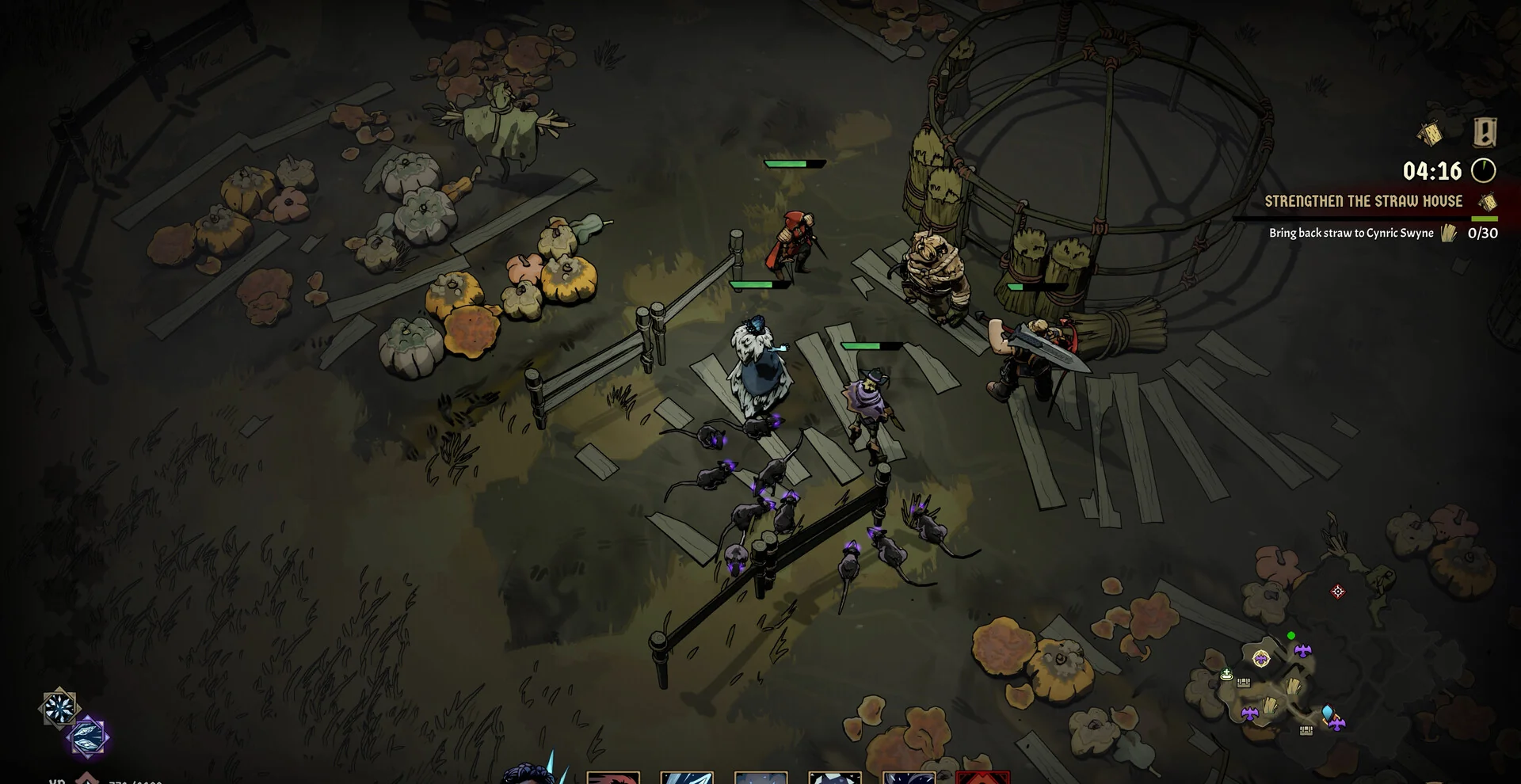
Task: Open the exclamation mark banner icon
Action: coord(1485,132)
